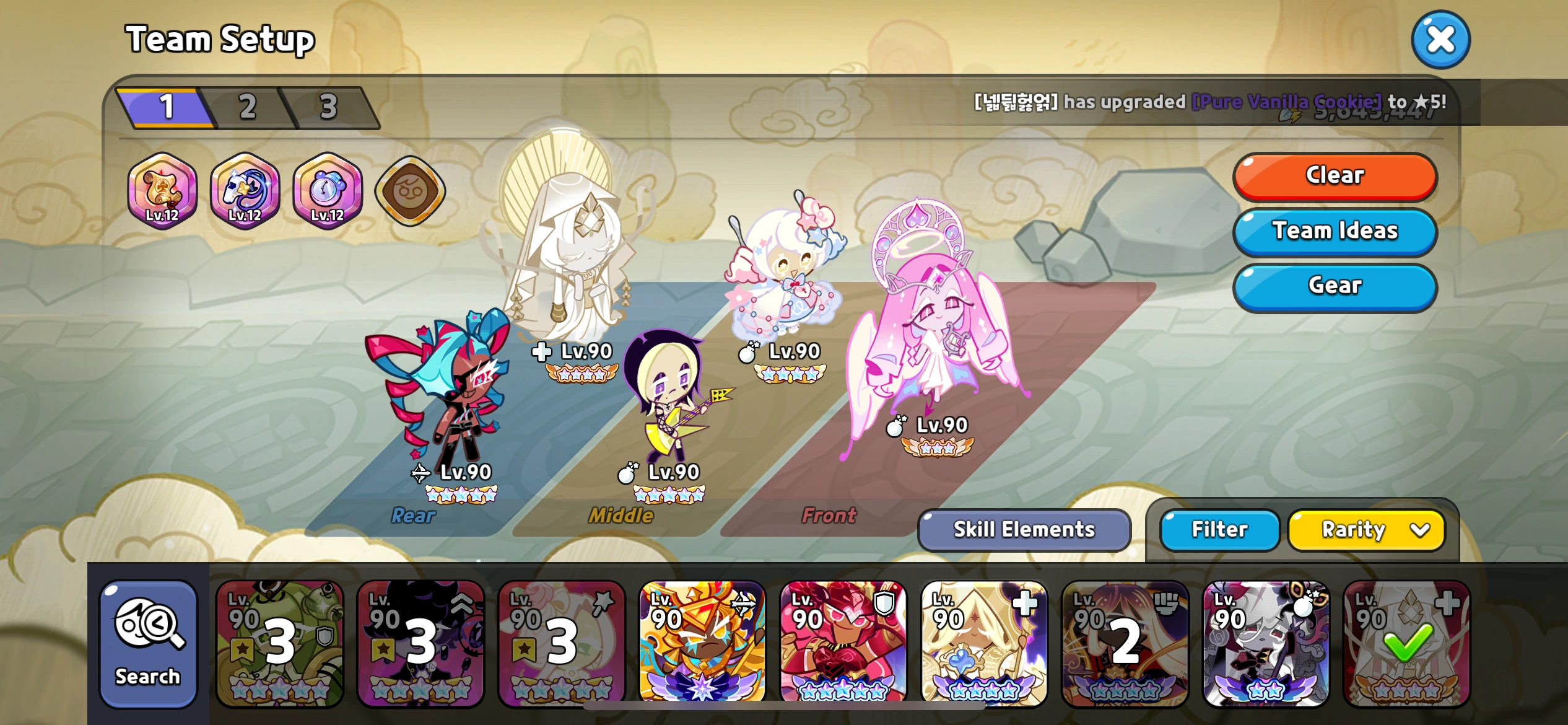Open the Gear menu
This screenshot has width=1568, height=725.
pos(1334,286)
